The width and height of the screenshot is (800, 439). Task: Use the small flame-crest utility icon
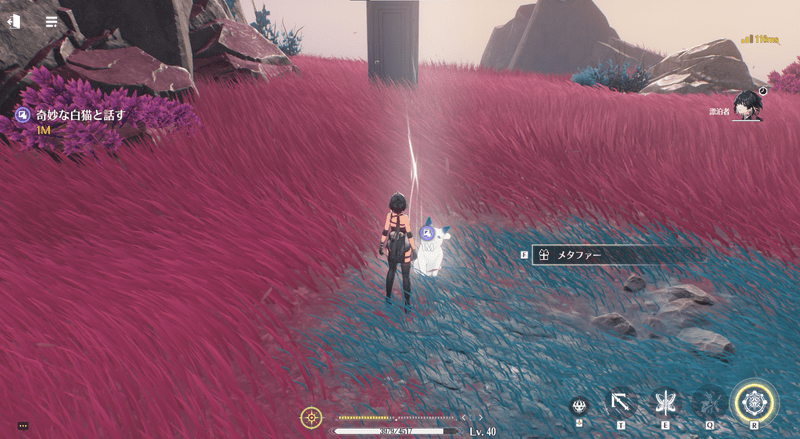(x=579, y=406)
